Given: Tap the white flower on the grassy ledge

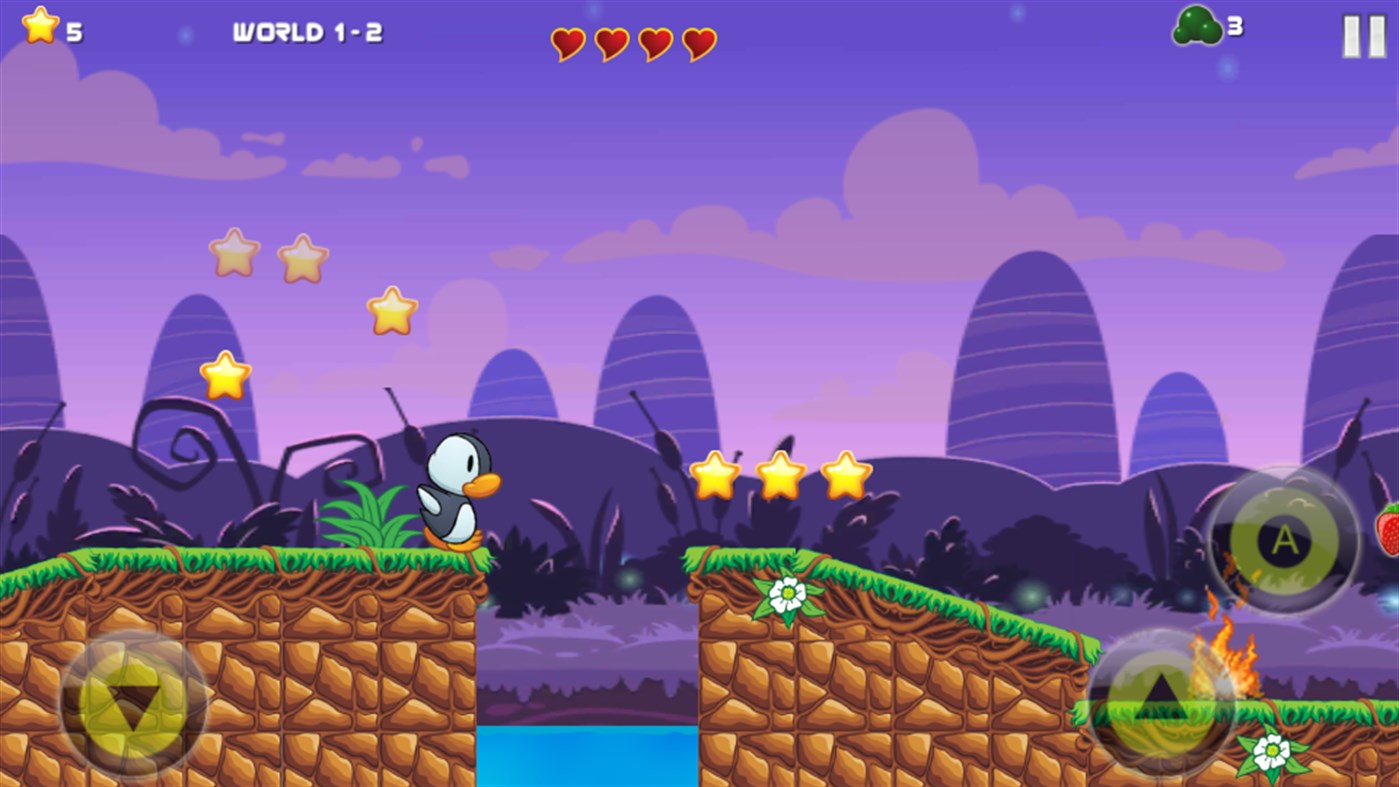Looking at the screenshot, I should pos(789,591).
